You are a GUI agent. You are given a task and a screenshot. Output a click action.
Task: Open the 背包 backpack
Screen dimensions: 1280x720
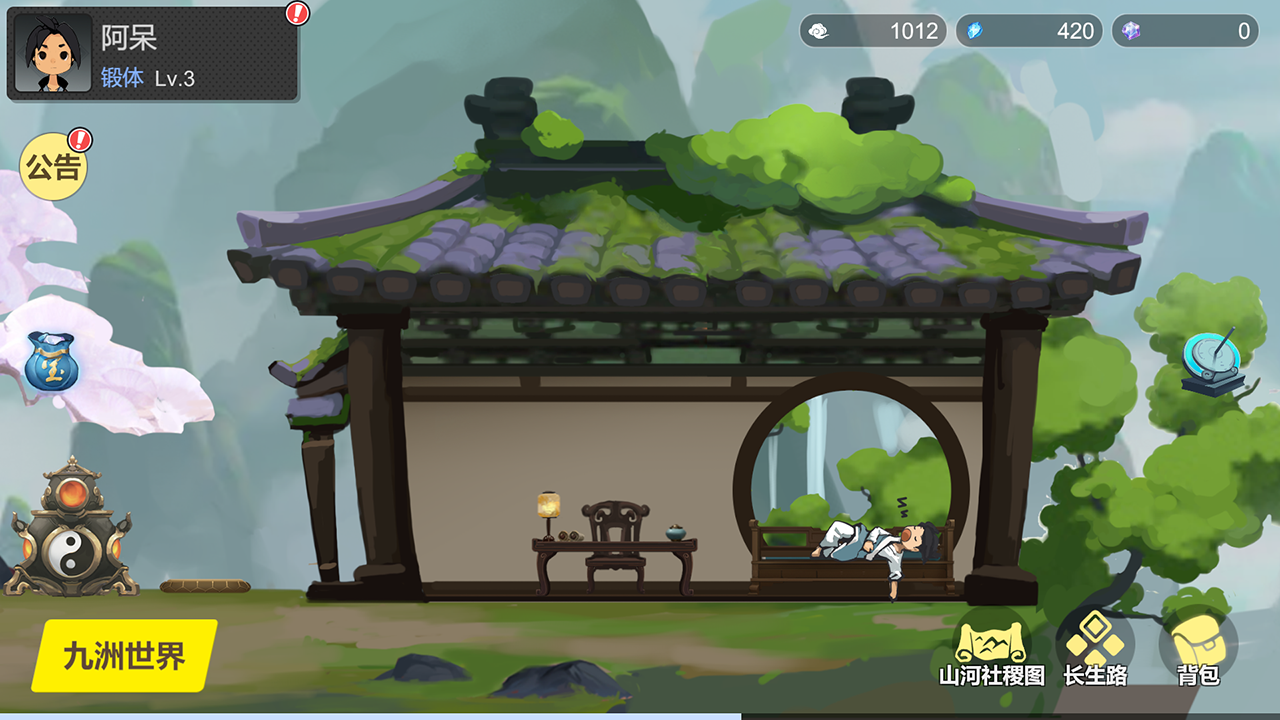tap(1198, 651)
